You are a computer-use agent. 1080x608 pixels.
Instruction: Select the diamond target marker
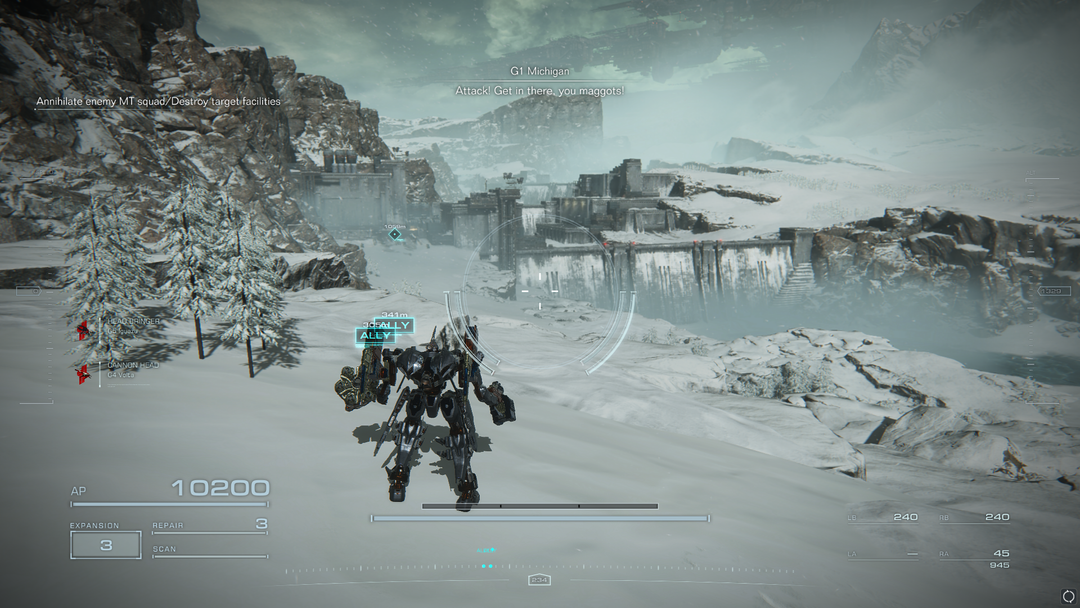(x=395, y=234)
